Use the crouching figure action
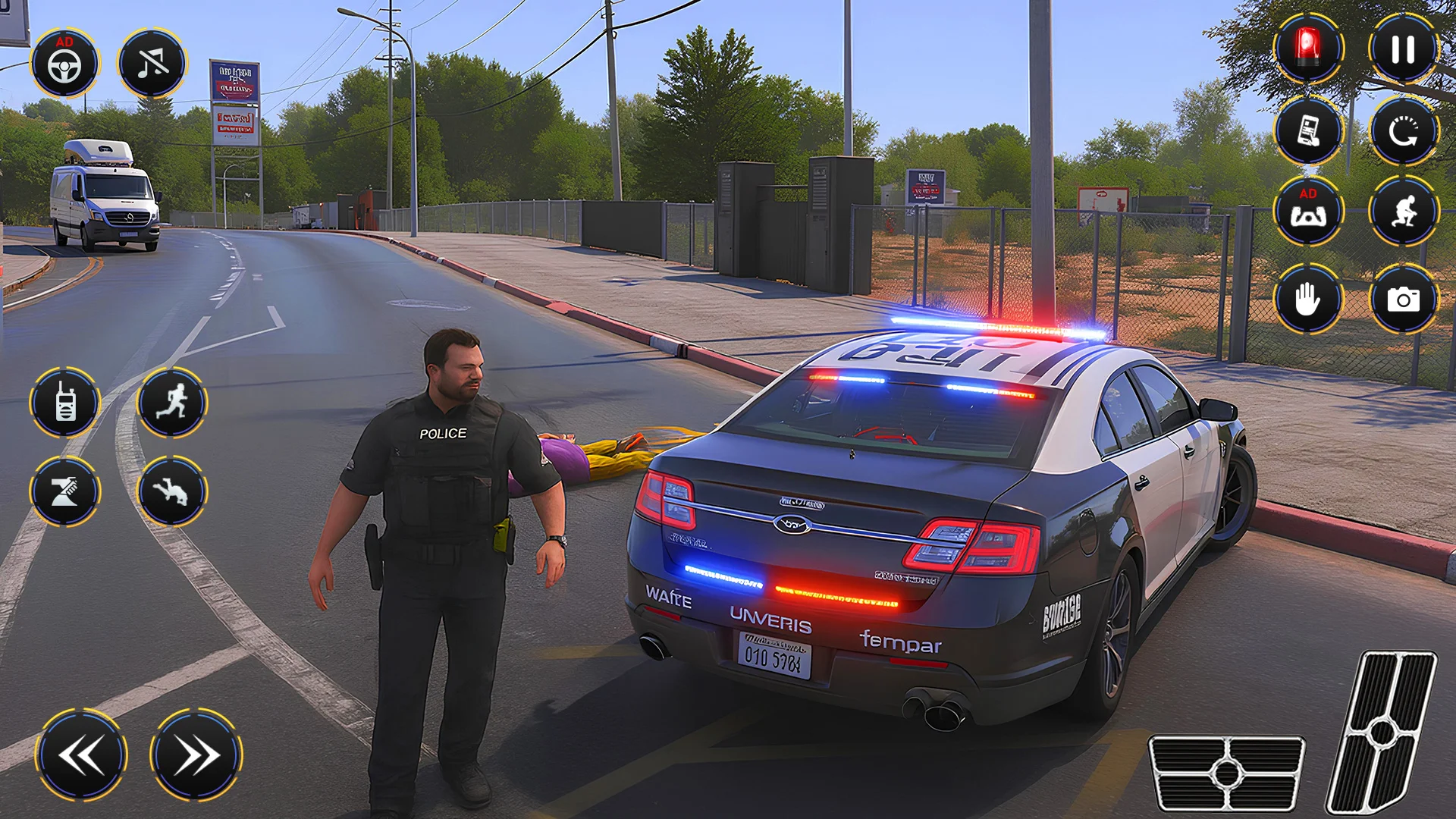 (x=1403, y=212)
